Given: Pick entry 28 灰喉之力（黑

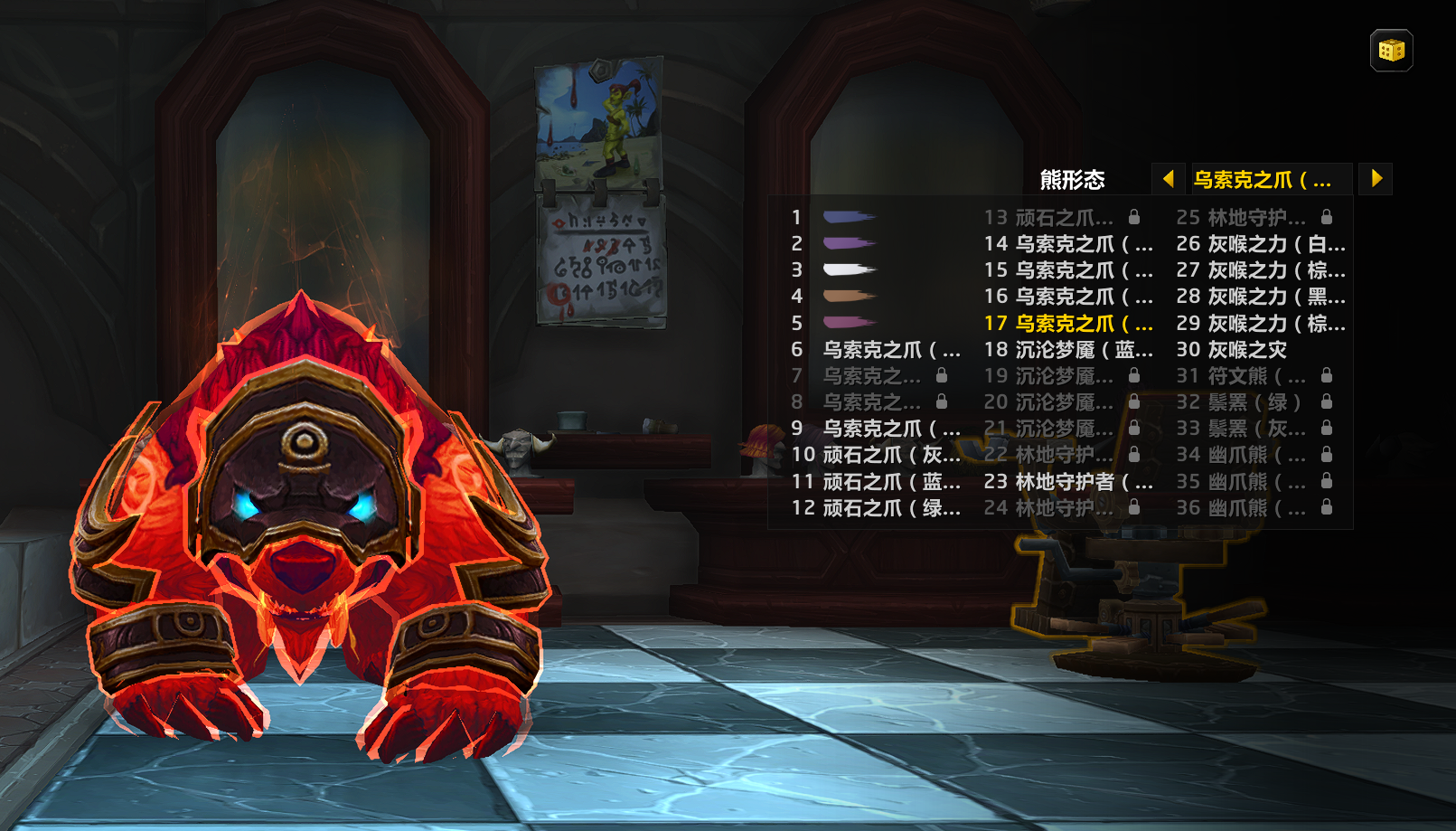Looking at the screenshot, I should coord(1274,296).
